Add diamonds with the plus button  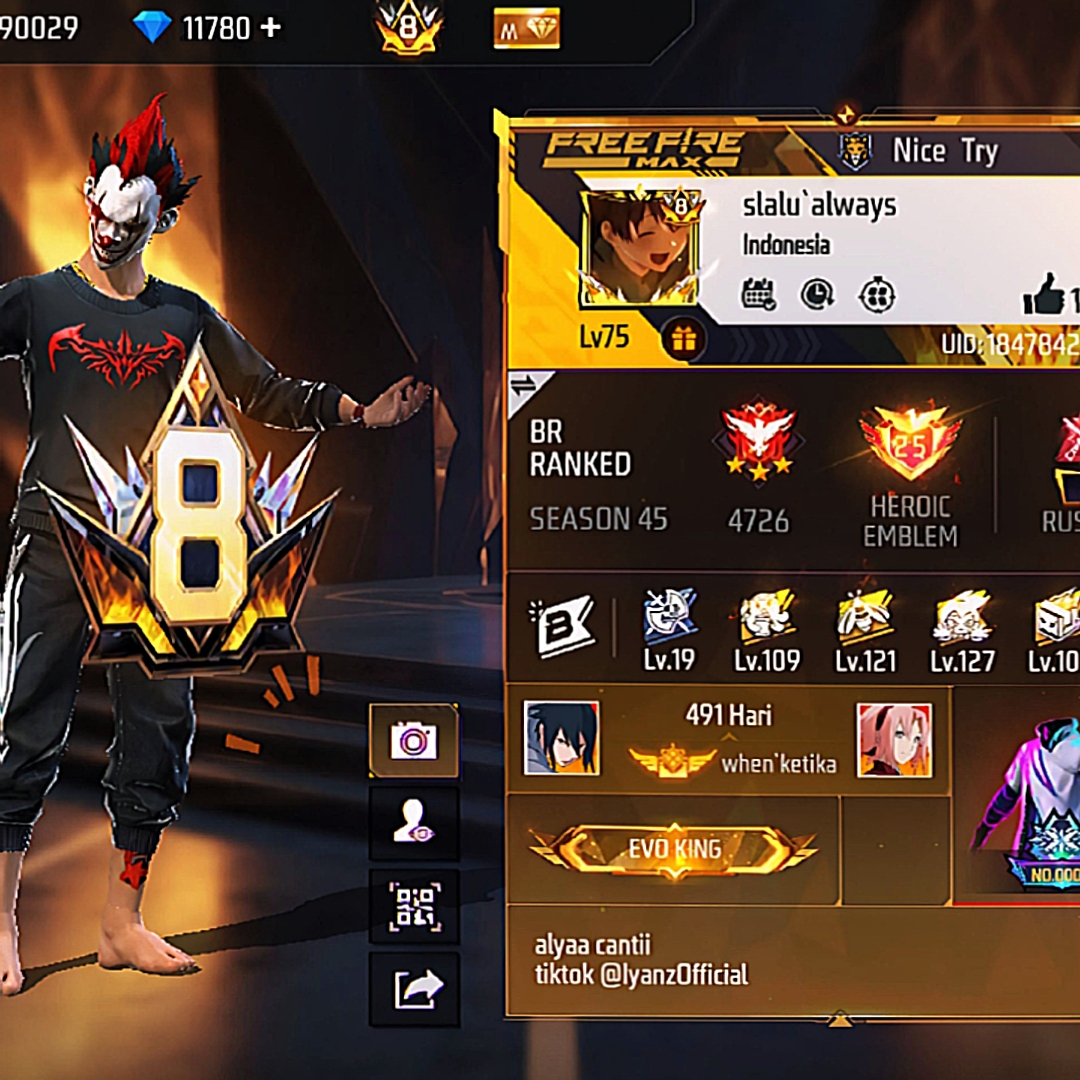(x=270, y=28)
